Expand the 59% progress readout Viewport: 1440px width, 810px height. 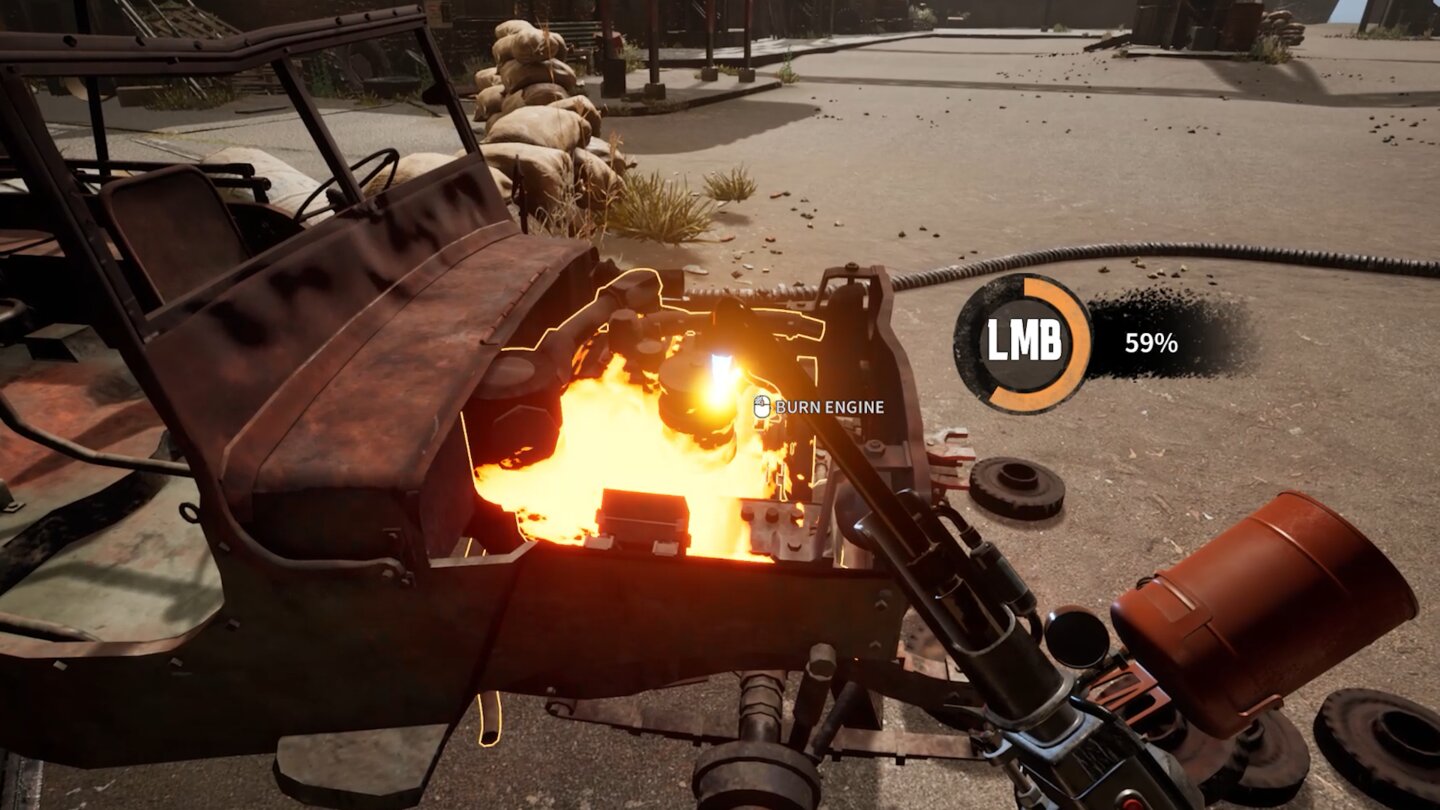coord(1152,341)
